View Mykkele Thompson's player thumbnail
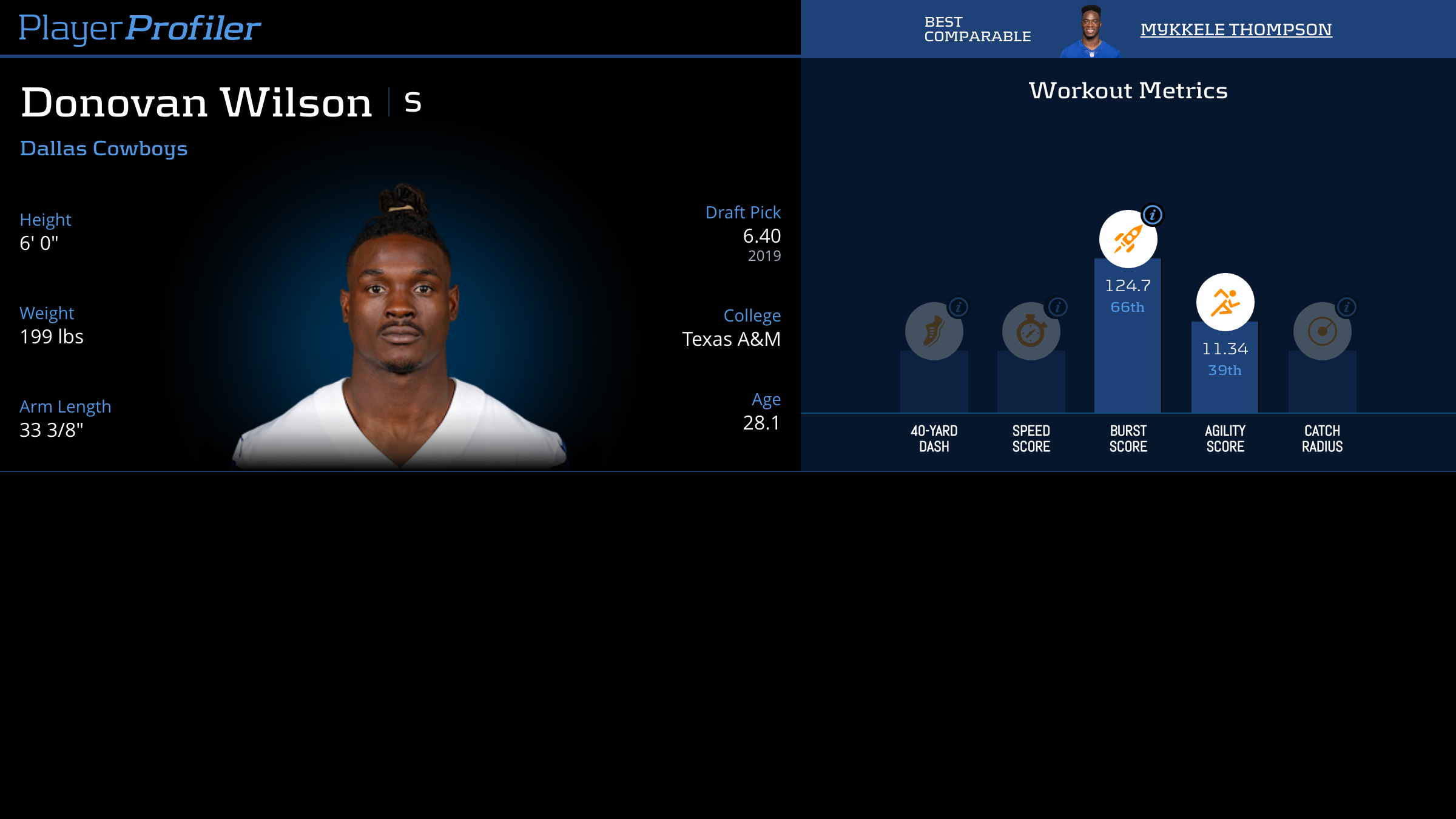The width and height of the screenshot is (1456, 819). [1090, 32]
